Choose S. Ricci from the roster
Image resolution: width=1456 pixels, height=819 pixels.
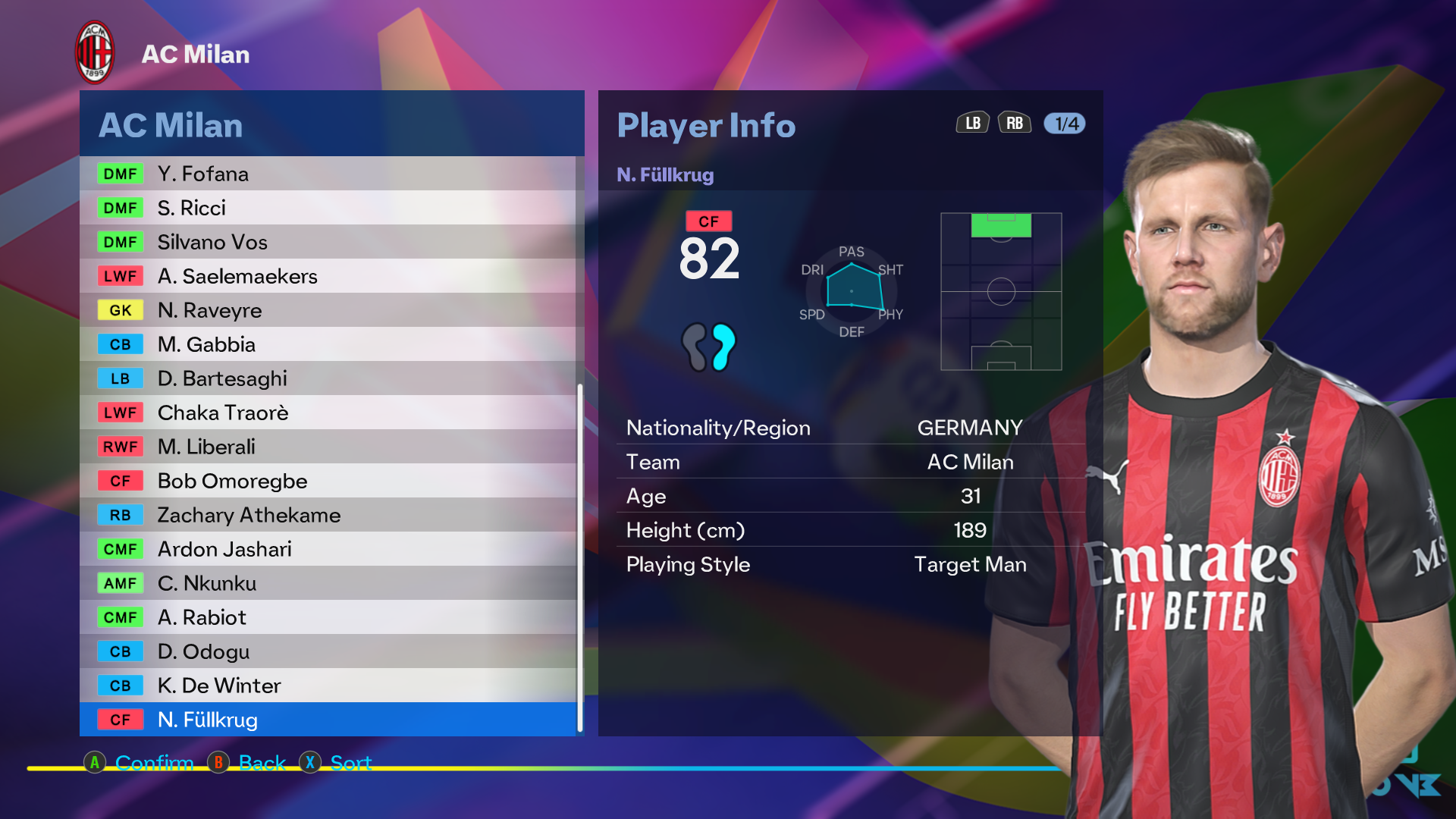click(328, 208)
